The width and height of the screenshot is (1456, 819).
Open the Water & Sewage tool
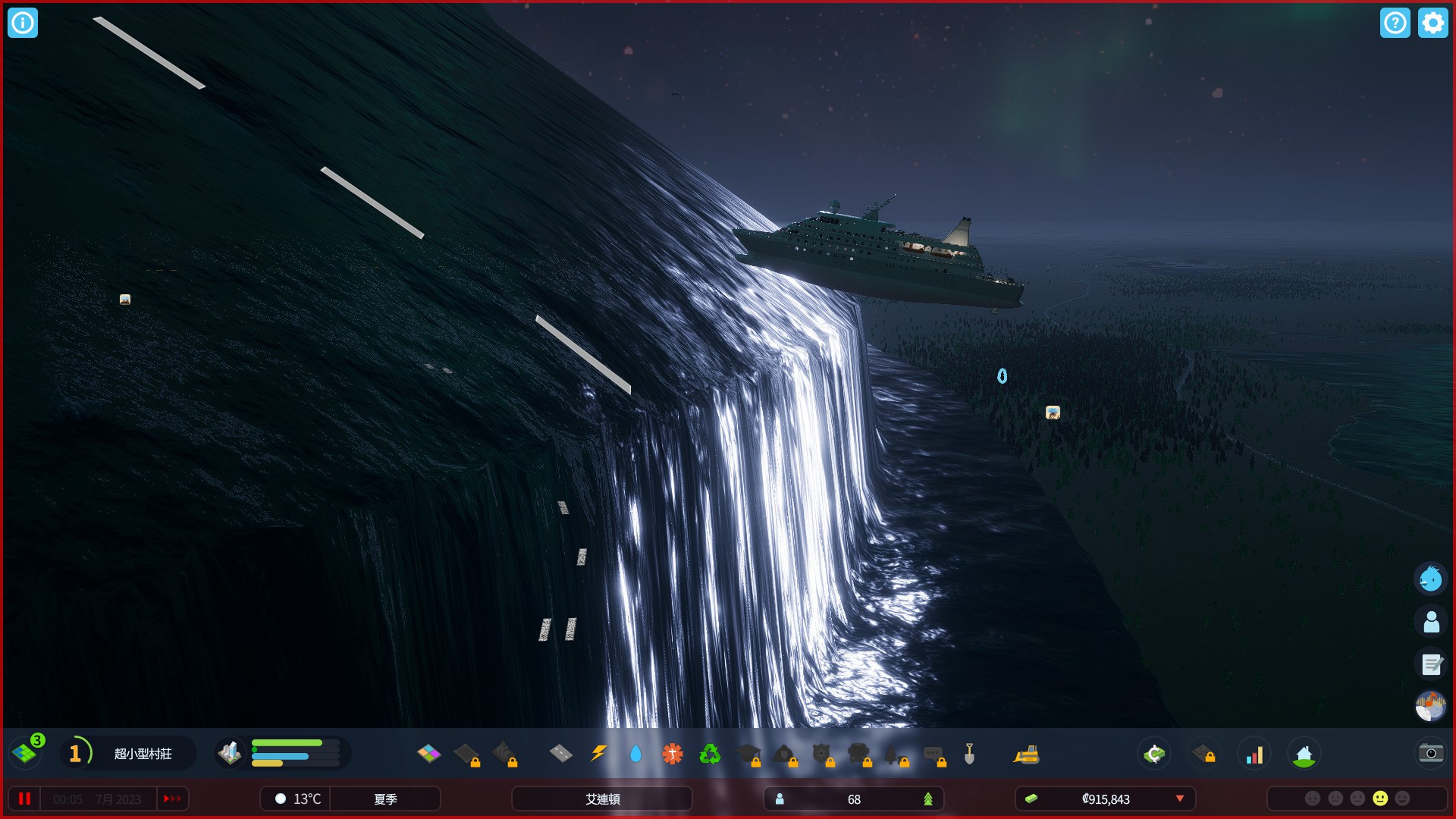coord(635,755)
